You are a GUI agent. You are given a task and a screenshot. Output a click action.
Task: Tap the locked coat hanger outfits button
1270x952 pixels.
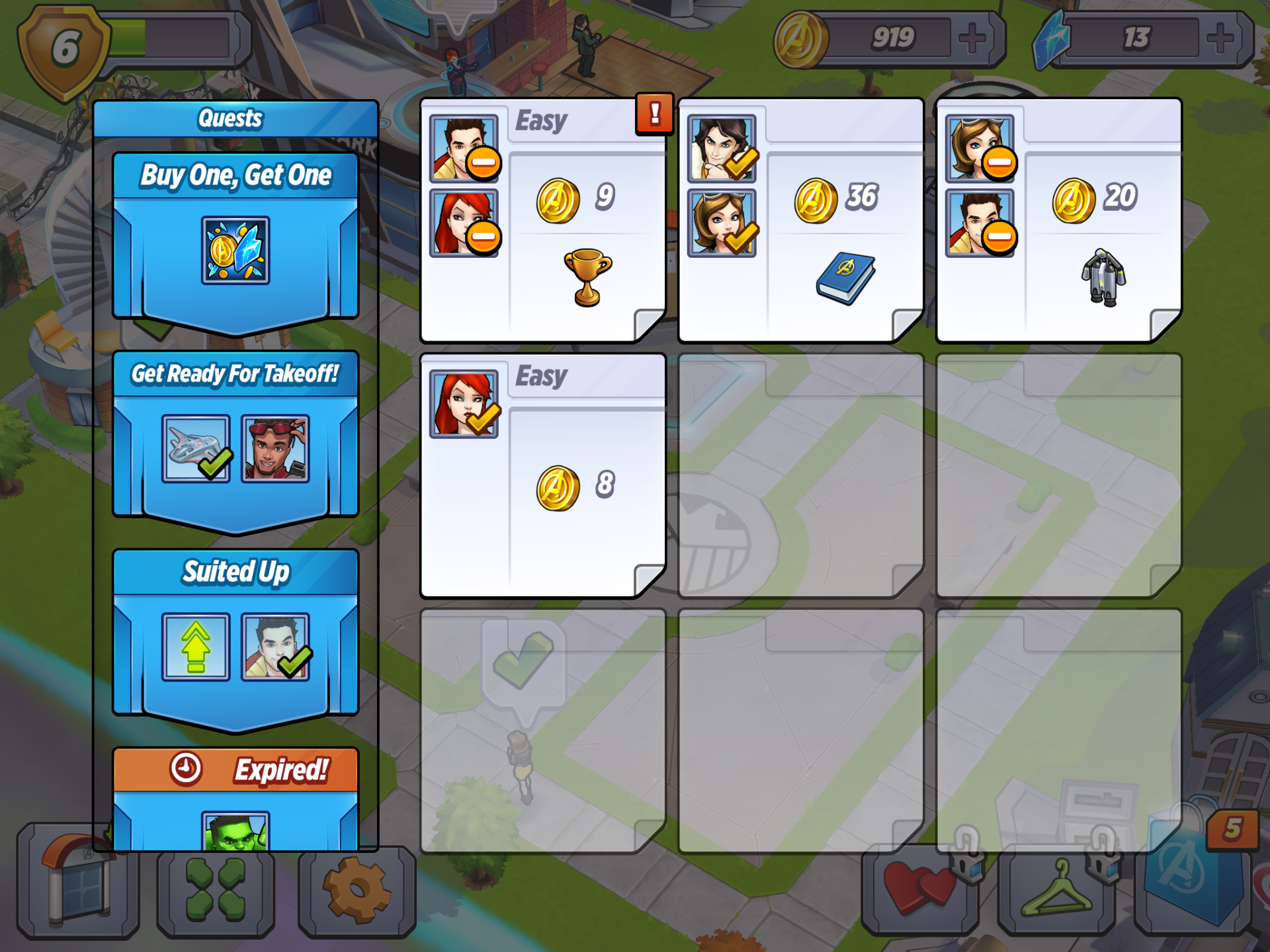(x=1056, y=889)
